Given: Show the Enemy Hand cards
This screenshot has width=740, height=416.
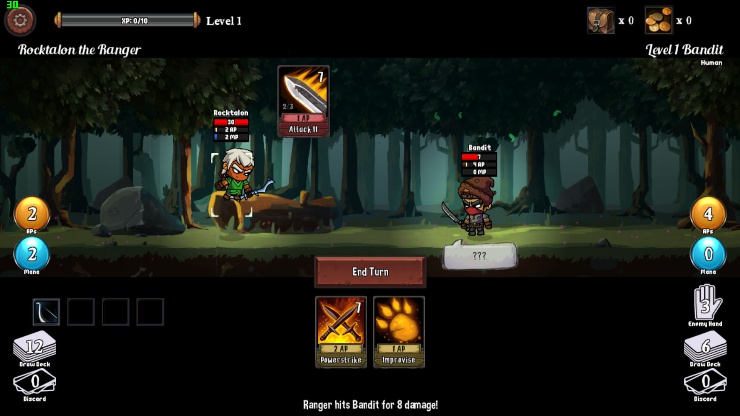Looking at the screenshot, I should (706, 304).
